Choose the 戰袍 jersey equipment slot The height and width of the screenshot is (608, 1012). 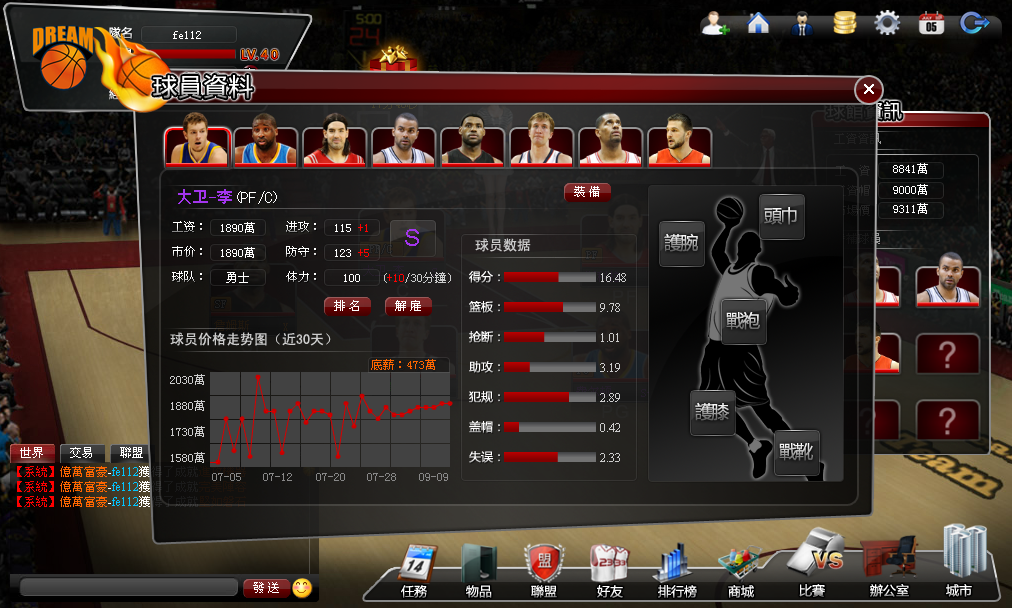743,321
